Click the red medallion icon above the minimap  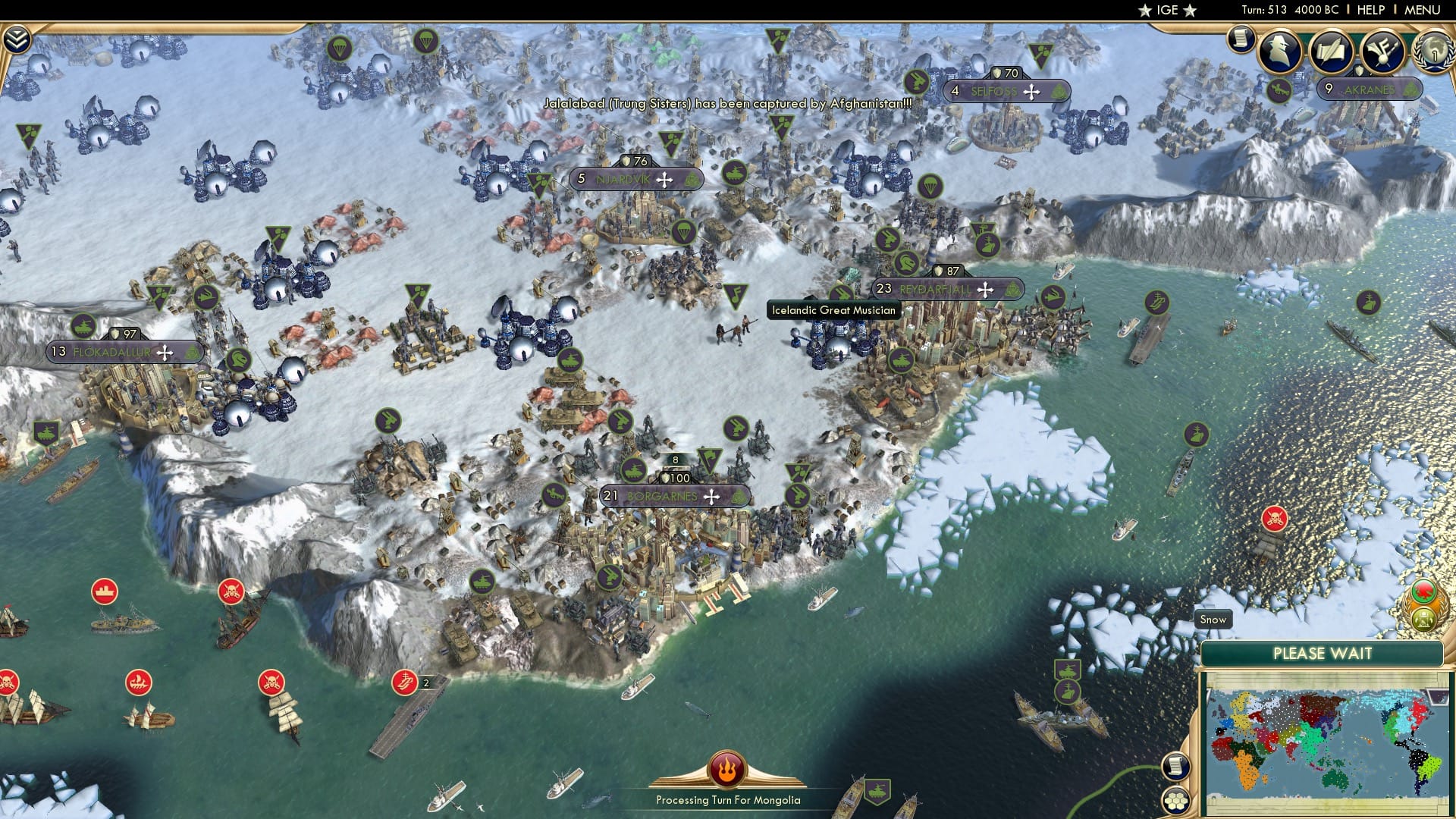pyautogui.click(x=1424, y=591)
